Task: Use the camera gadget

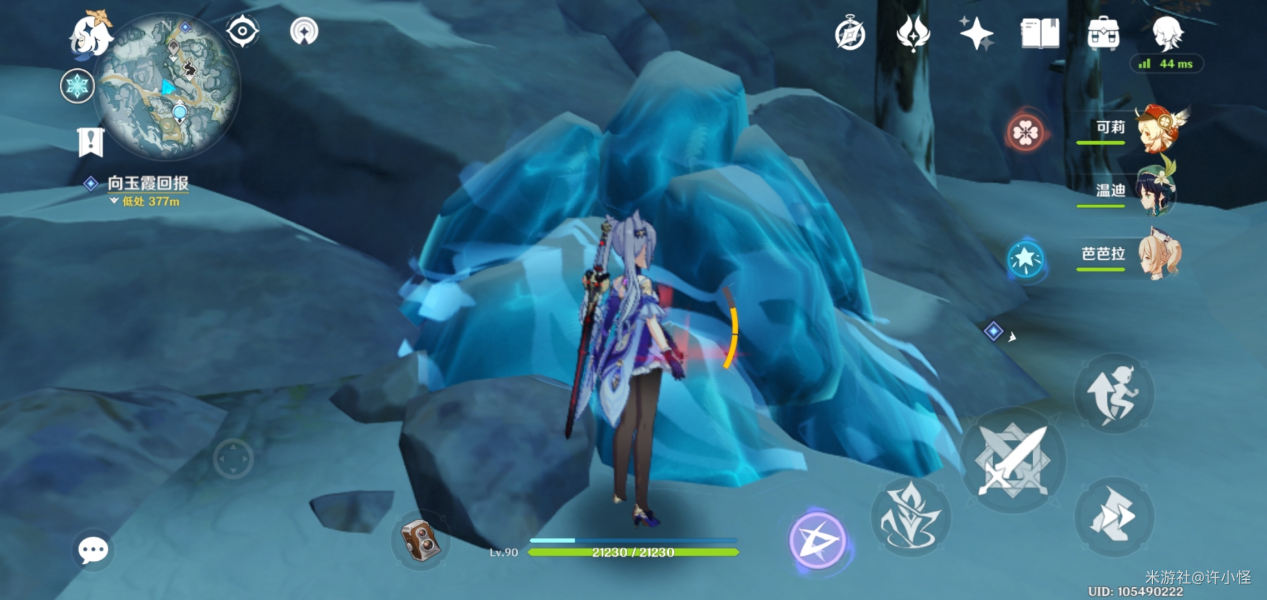Action: 420,541
